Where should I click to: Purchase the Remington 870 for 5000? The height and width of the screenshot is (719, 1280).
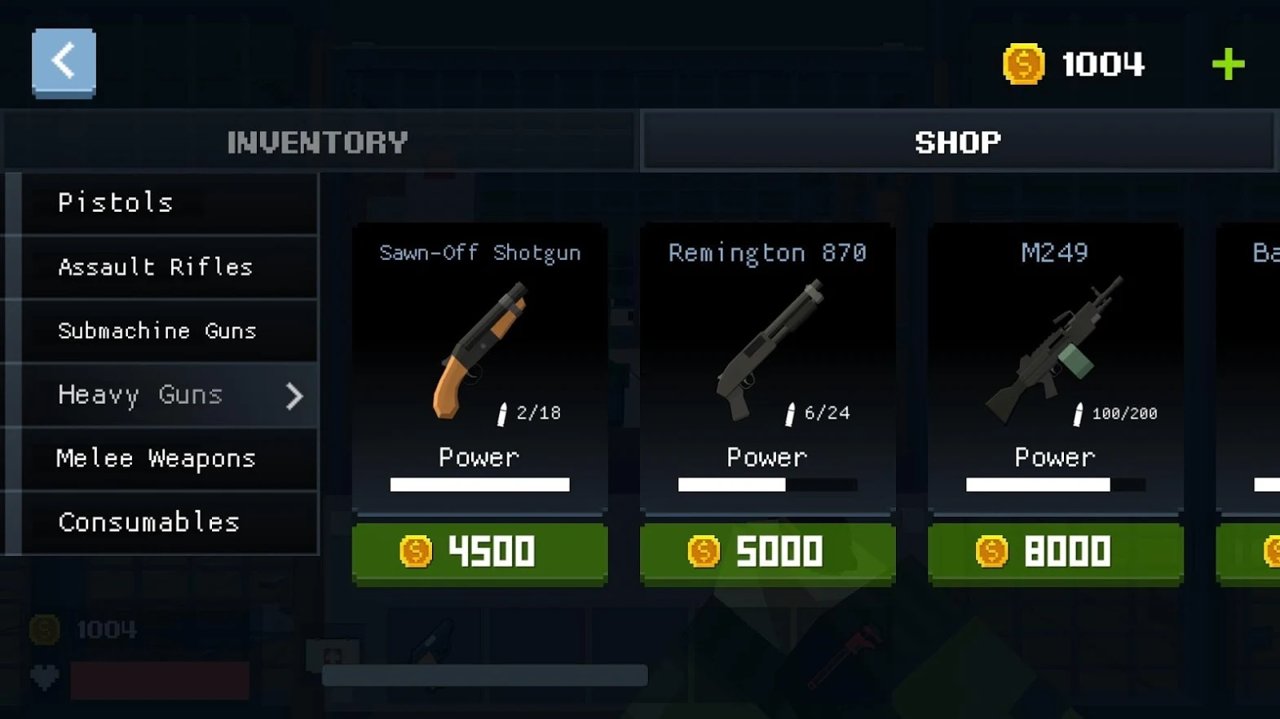[768, 552]
